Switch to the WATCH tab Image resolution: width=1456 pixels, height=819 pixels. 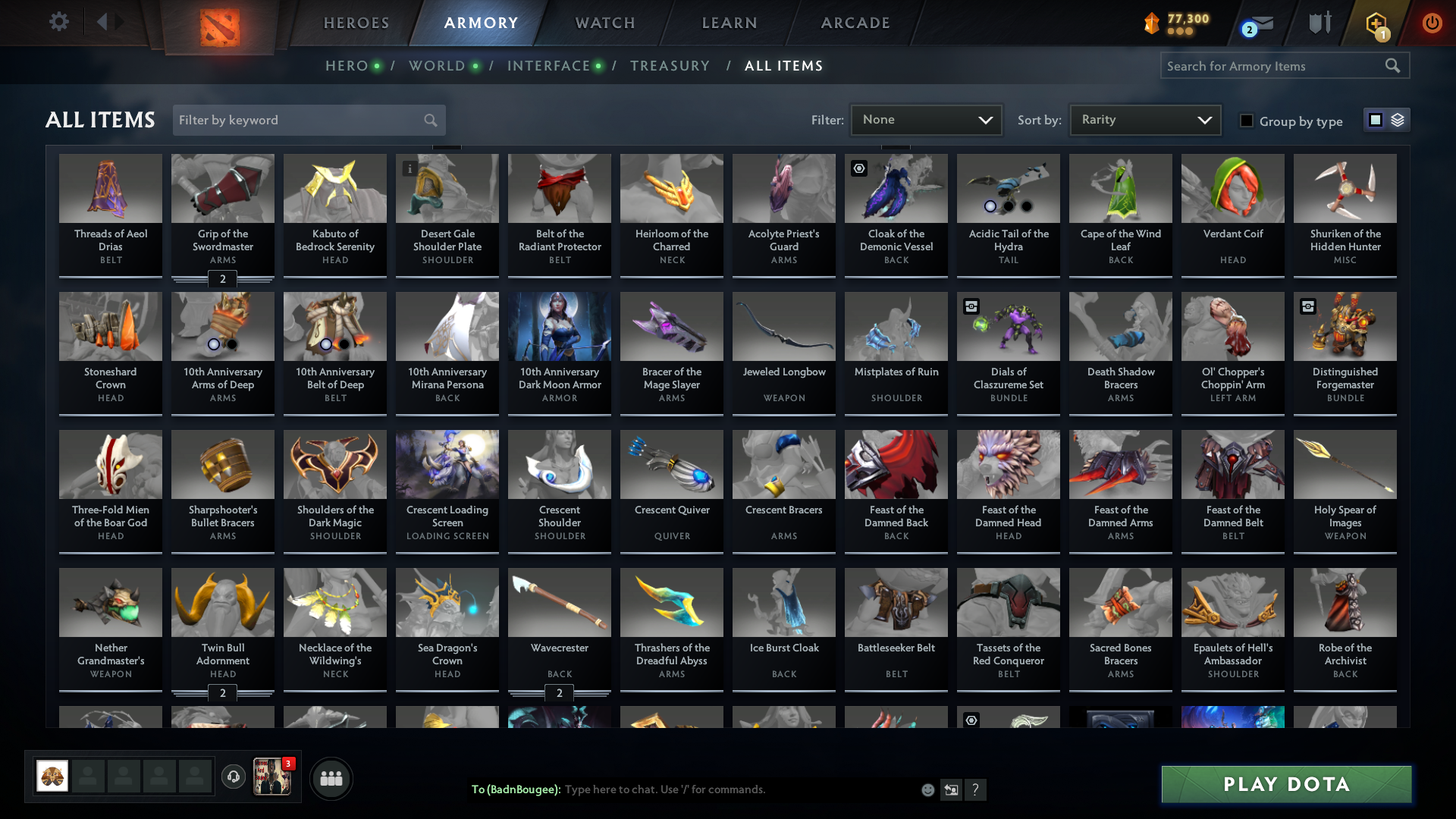pyautogui.click(x=604, y=22)
